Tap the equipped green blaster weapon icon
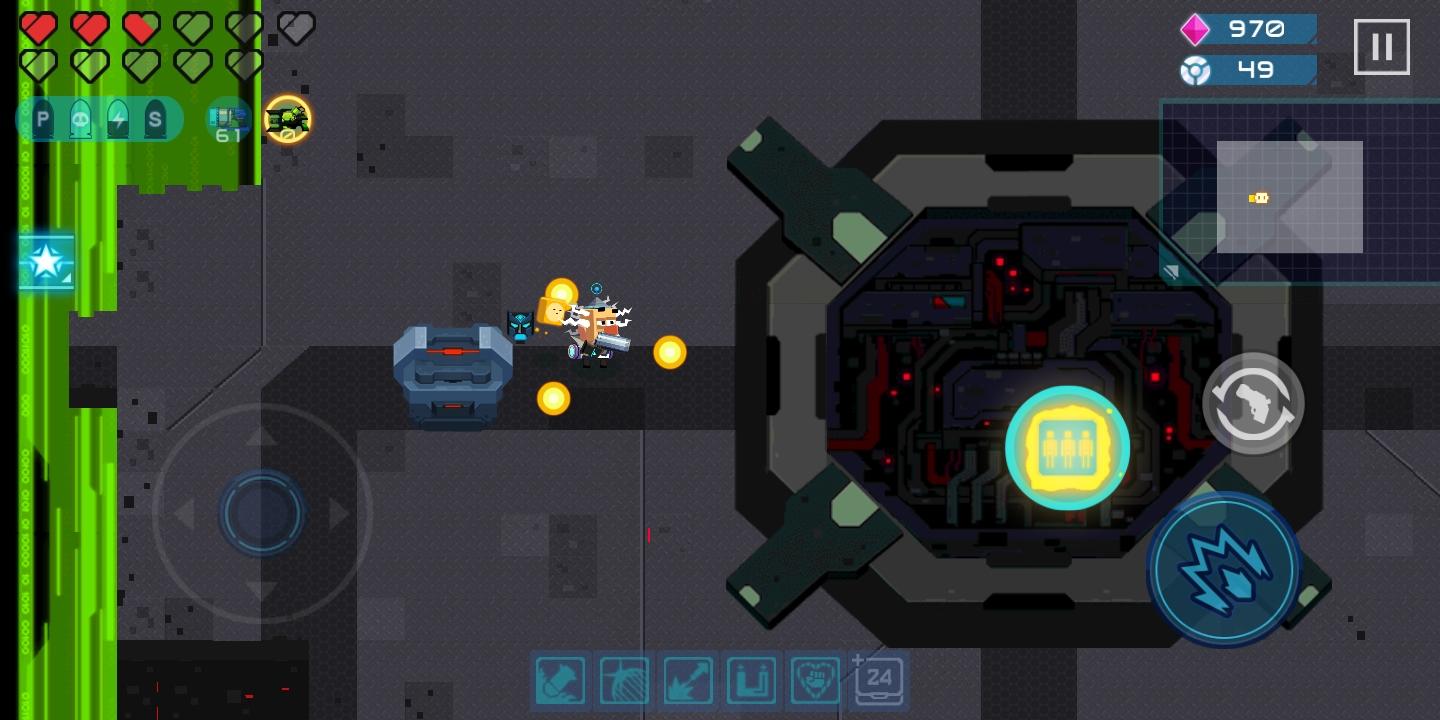This screenshot has width=1440, height=720. click(x=288, y=118)
